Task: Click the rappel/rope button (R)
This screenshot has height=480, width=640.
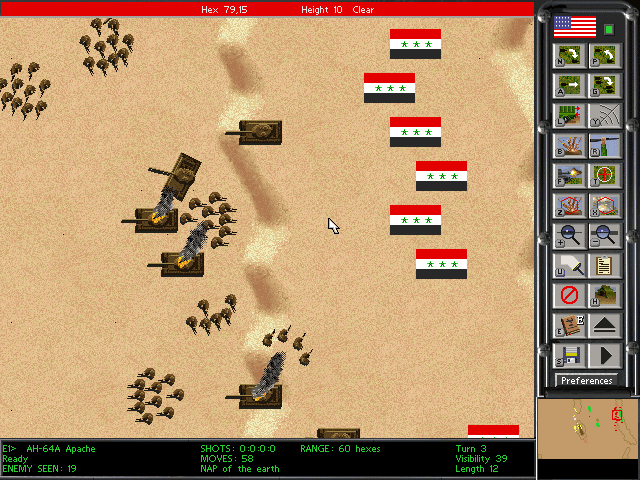Action: tap(603, 146)
